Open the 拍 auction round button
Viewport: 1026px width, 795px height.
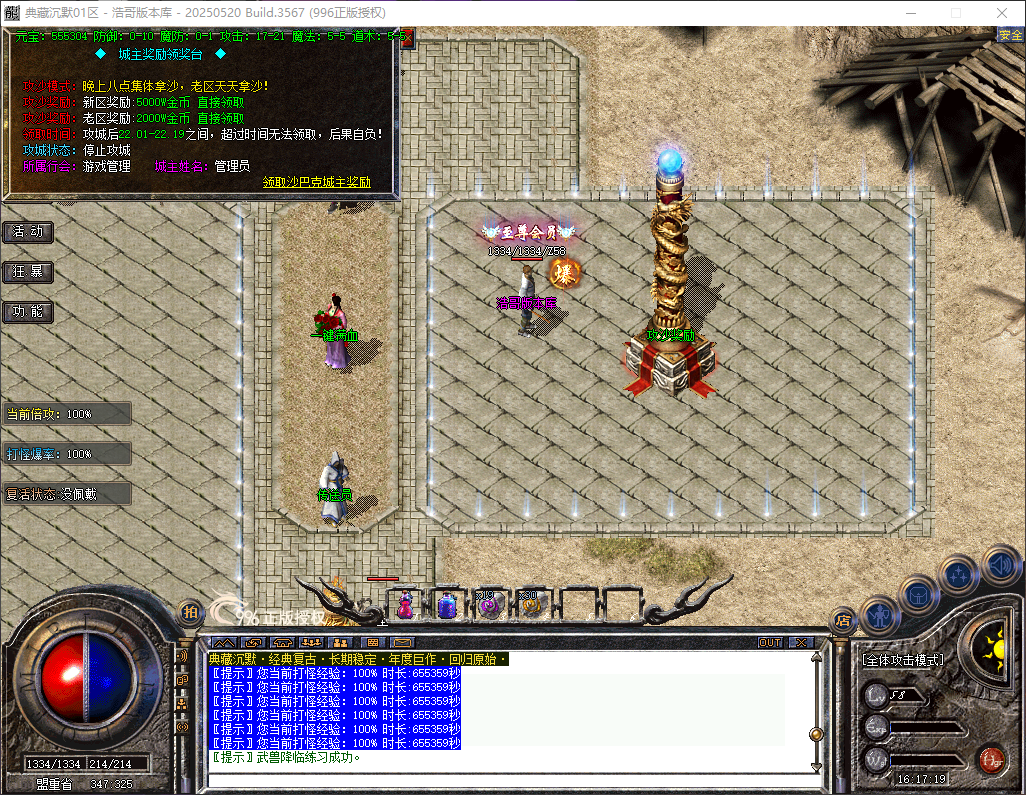(189, 611)
